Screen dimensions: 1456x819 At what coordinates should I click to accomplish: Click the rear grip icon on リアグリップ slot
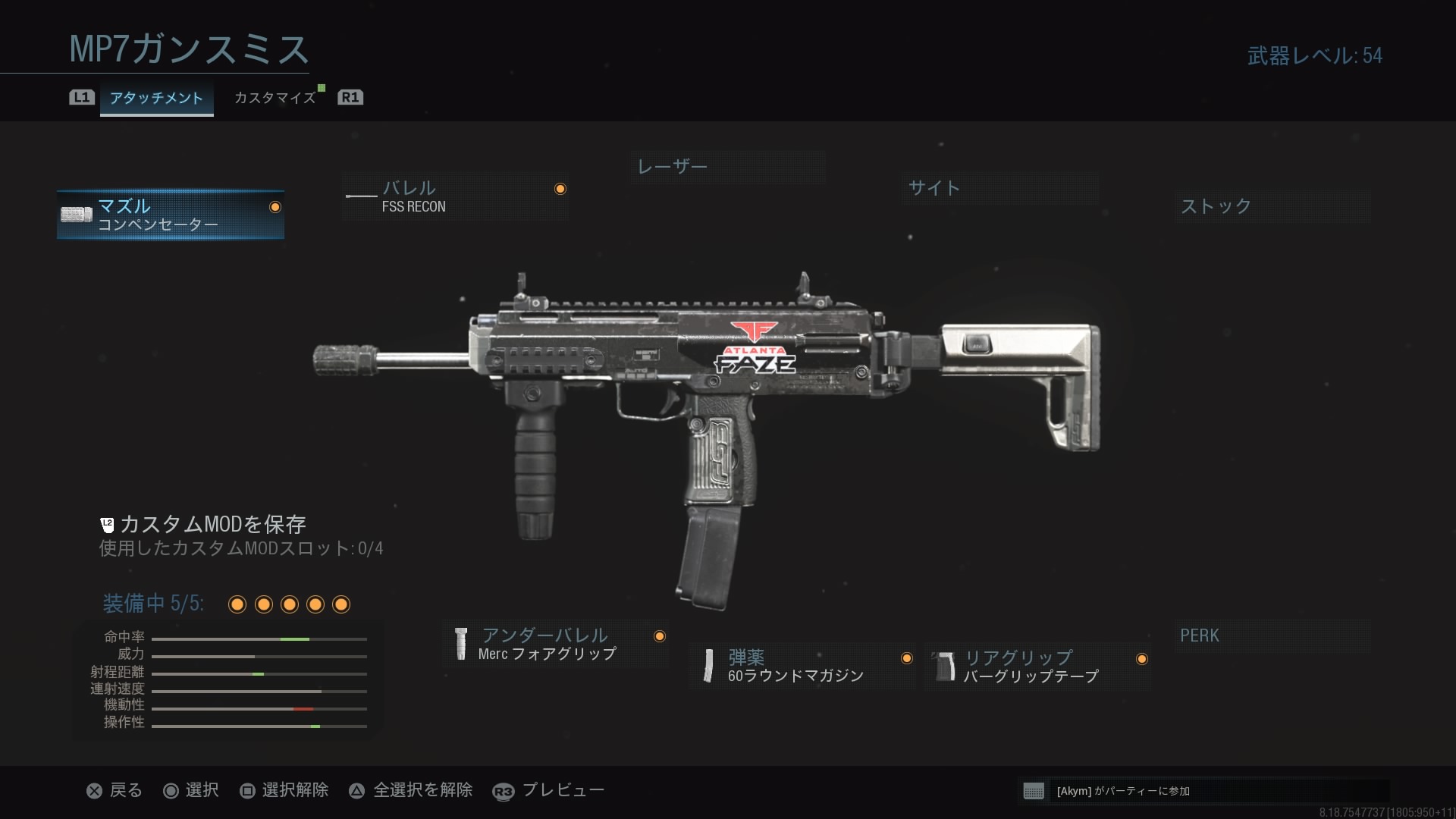pyautogui.click(x=943, y=666)
